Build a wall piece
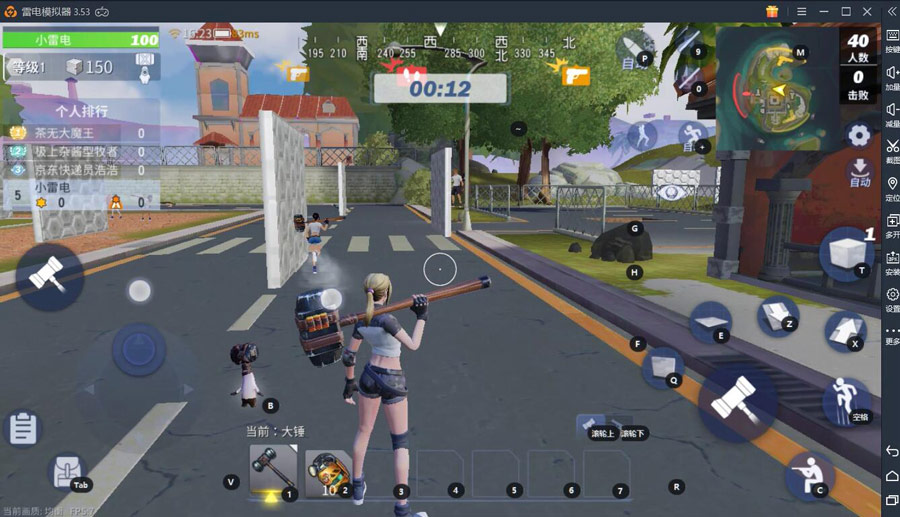Screen dimensions: 900x517 coord(661,366)
